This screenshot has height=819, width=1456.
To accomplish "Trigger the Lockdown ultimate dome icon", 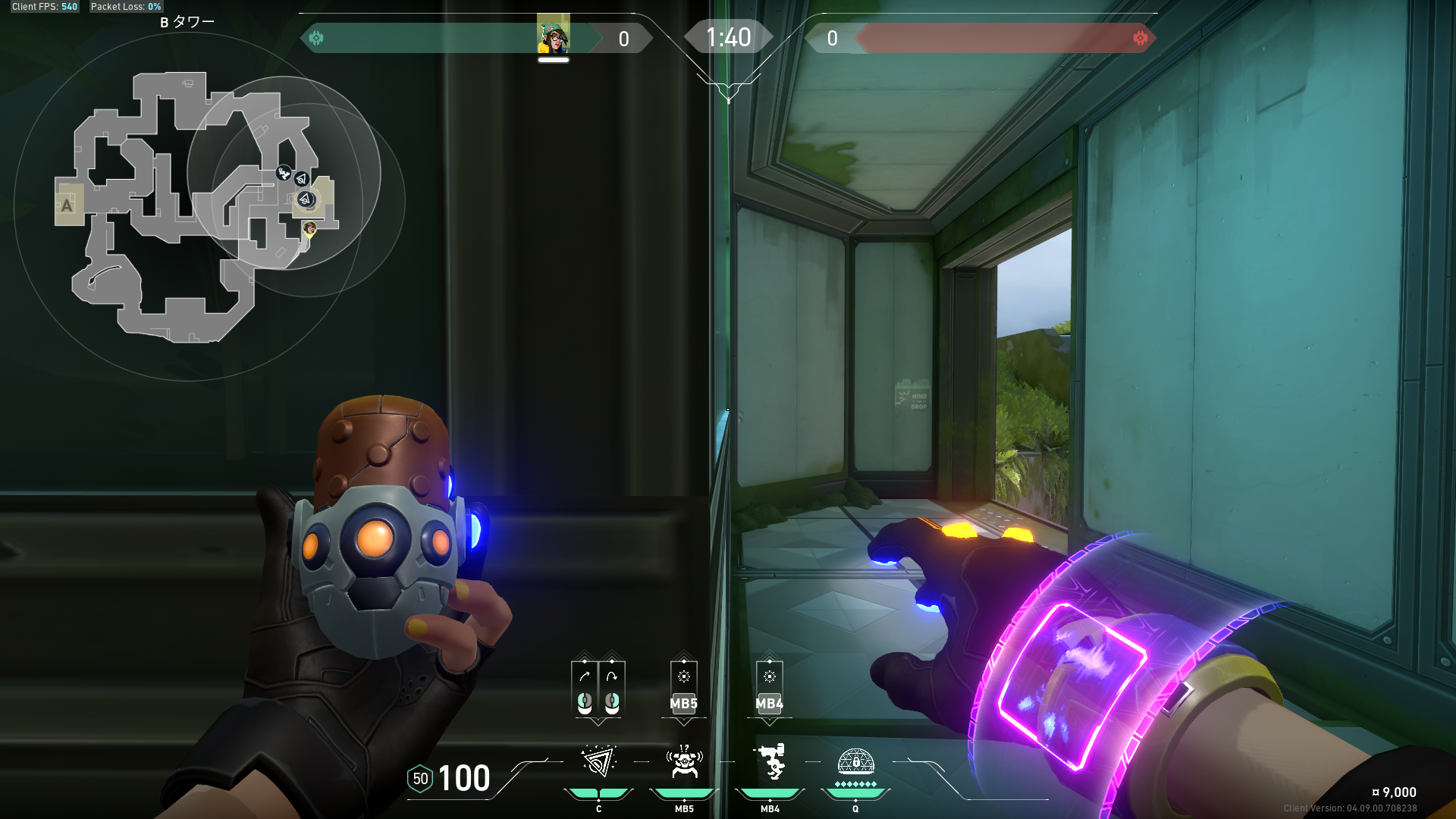I will click(x=855, y=762).
